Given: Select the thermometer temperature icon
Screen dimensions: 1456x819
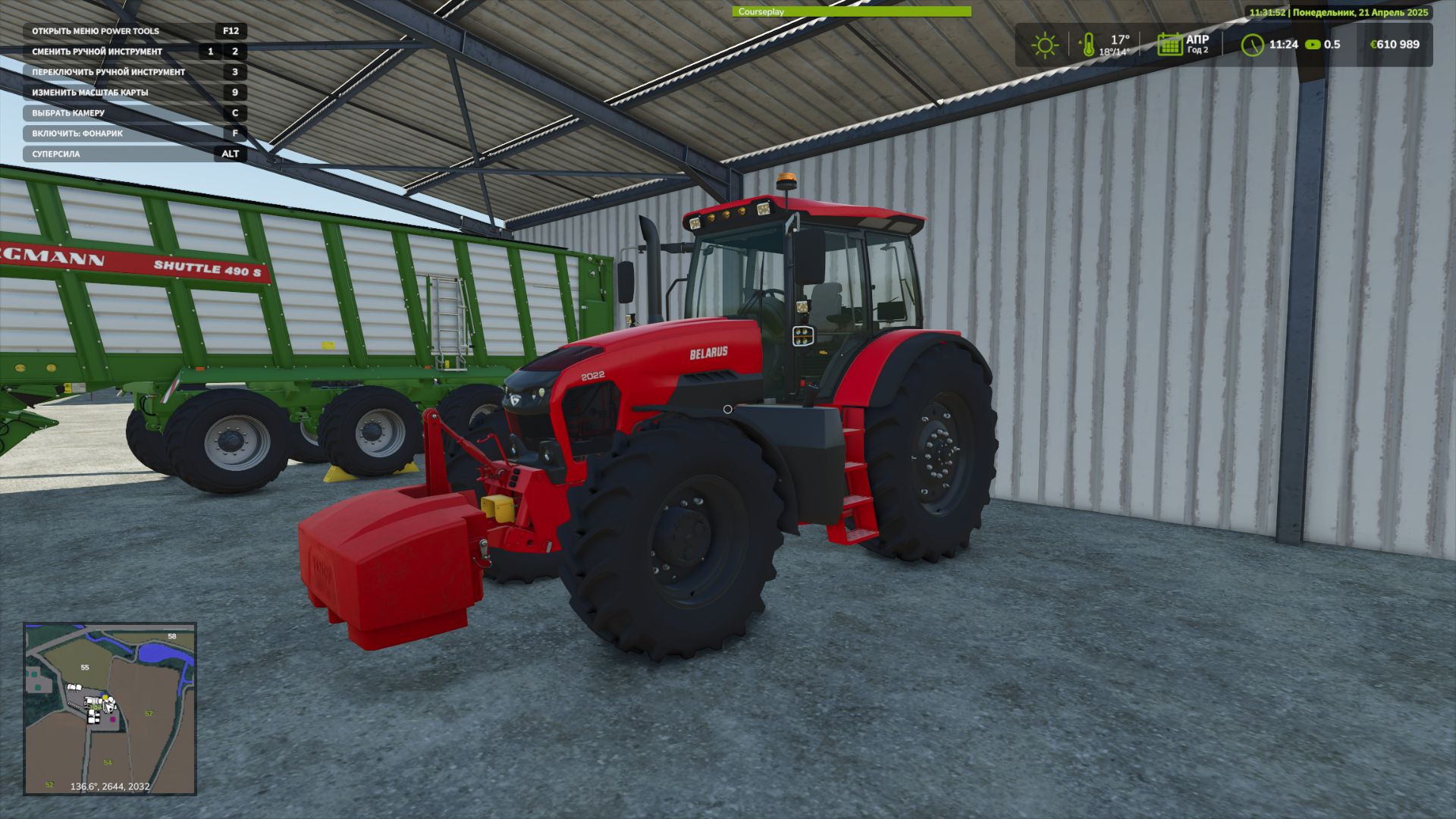Looking at the screenshot, I should tap(1090, 44).
